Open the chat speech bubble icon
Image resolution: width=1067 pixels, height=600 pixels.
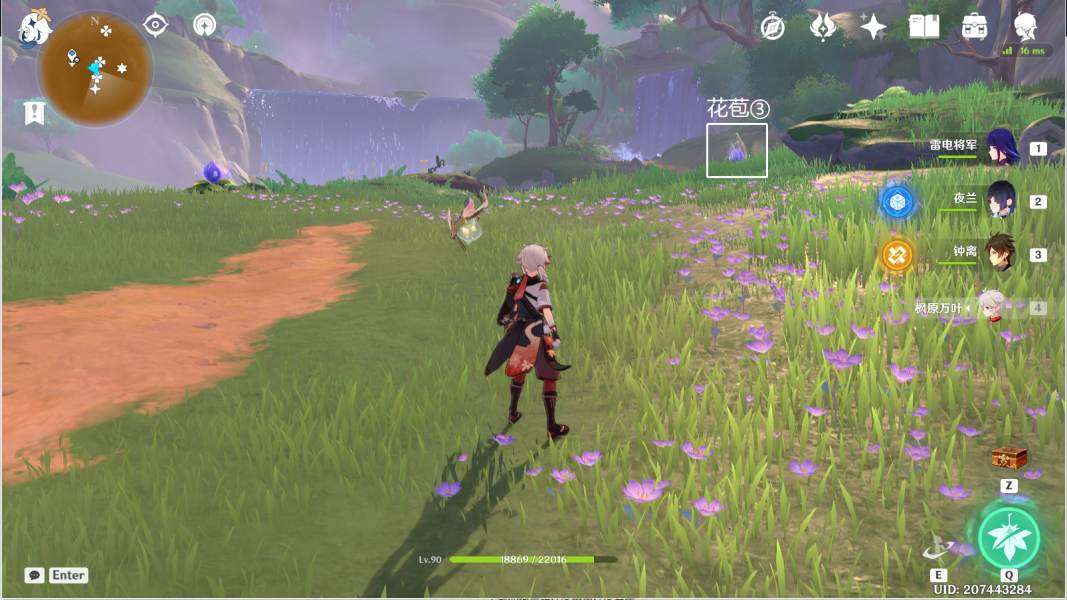tap(35, 575)
